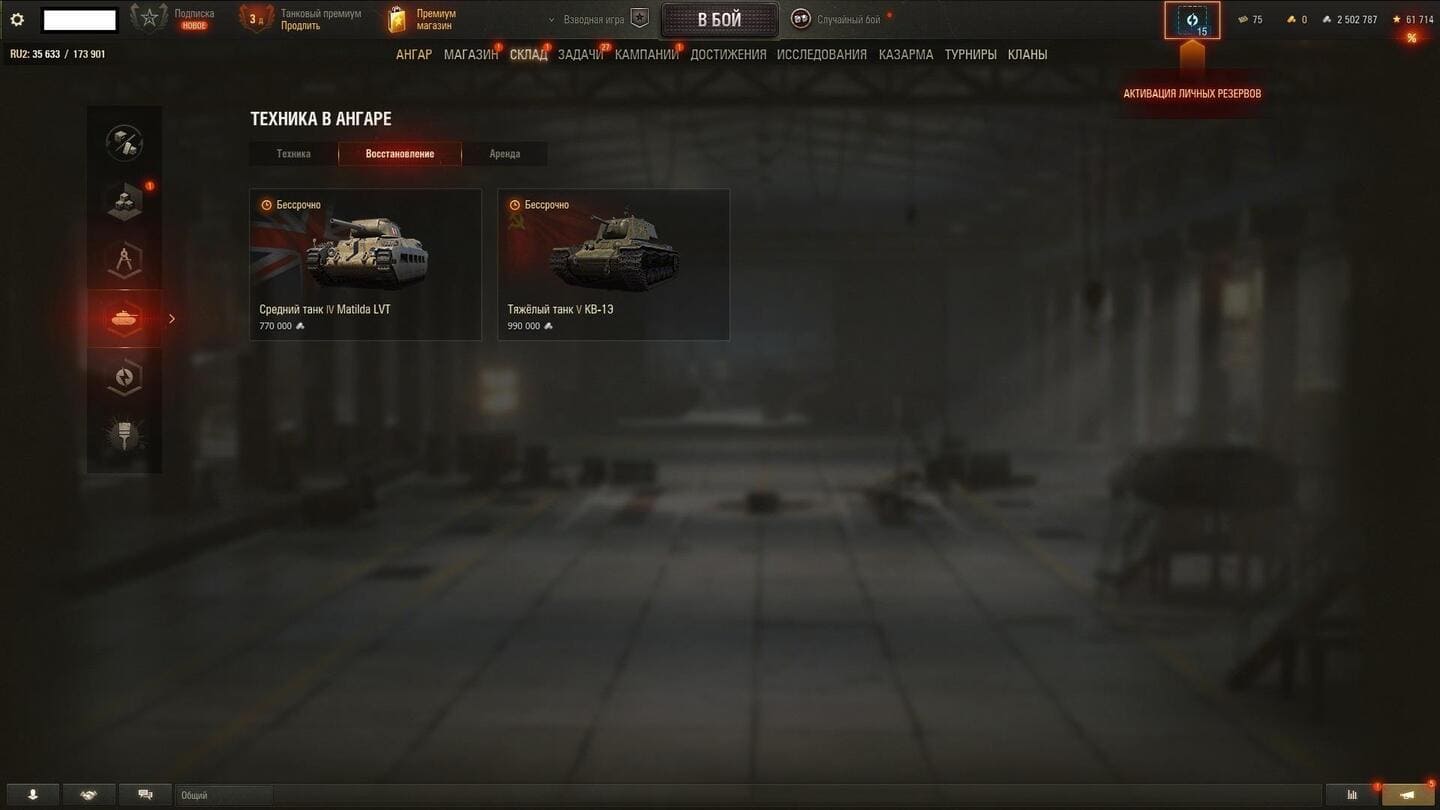Screen dimensions: 1440x810
Task: Open the Случайный бой mode selector
Action: tap(838, 20)
